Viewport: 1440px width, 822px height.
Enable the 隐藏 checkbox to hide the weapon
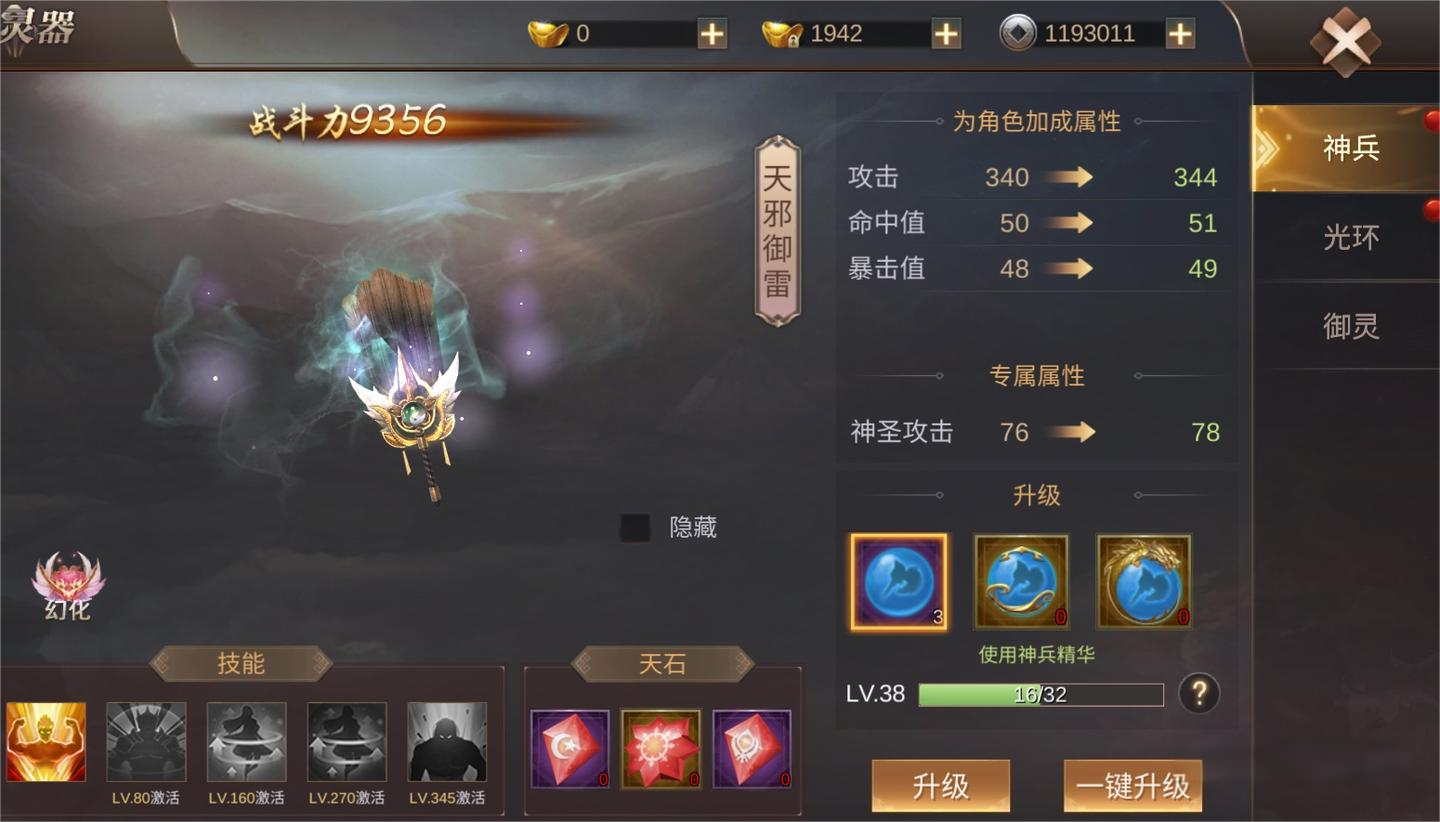point(633,527)
